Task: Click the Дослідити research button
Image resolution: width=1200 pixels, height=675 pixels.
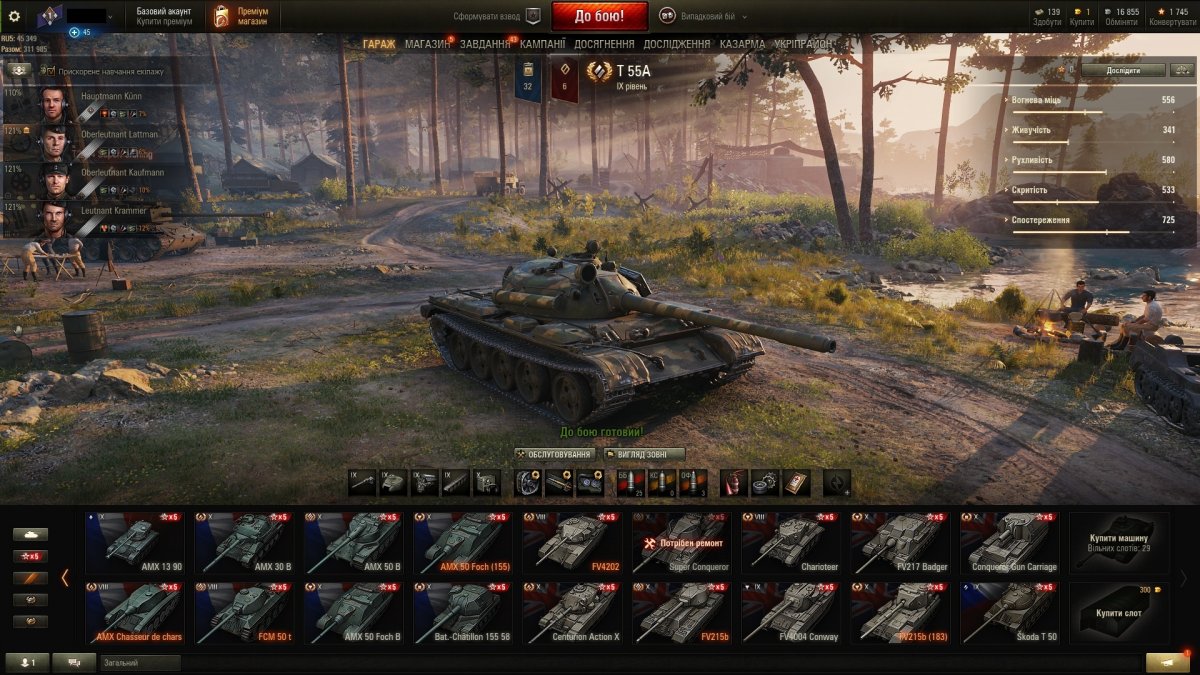Action: pos(1122,70)
